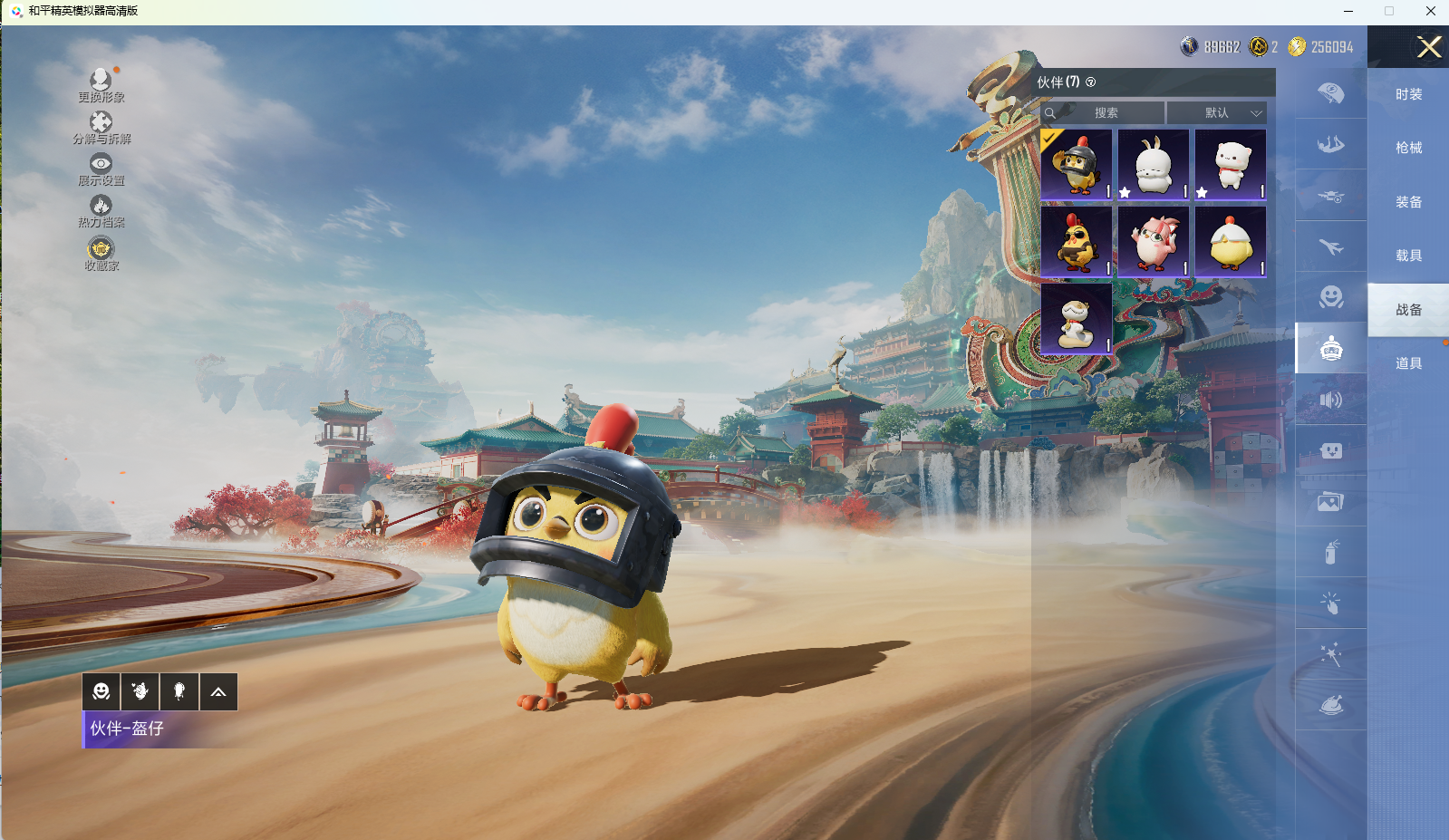Open 展示设置 display settings
1449x840 pixels.
tap(101, 168)
